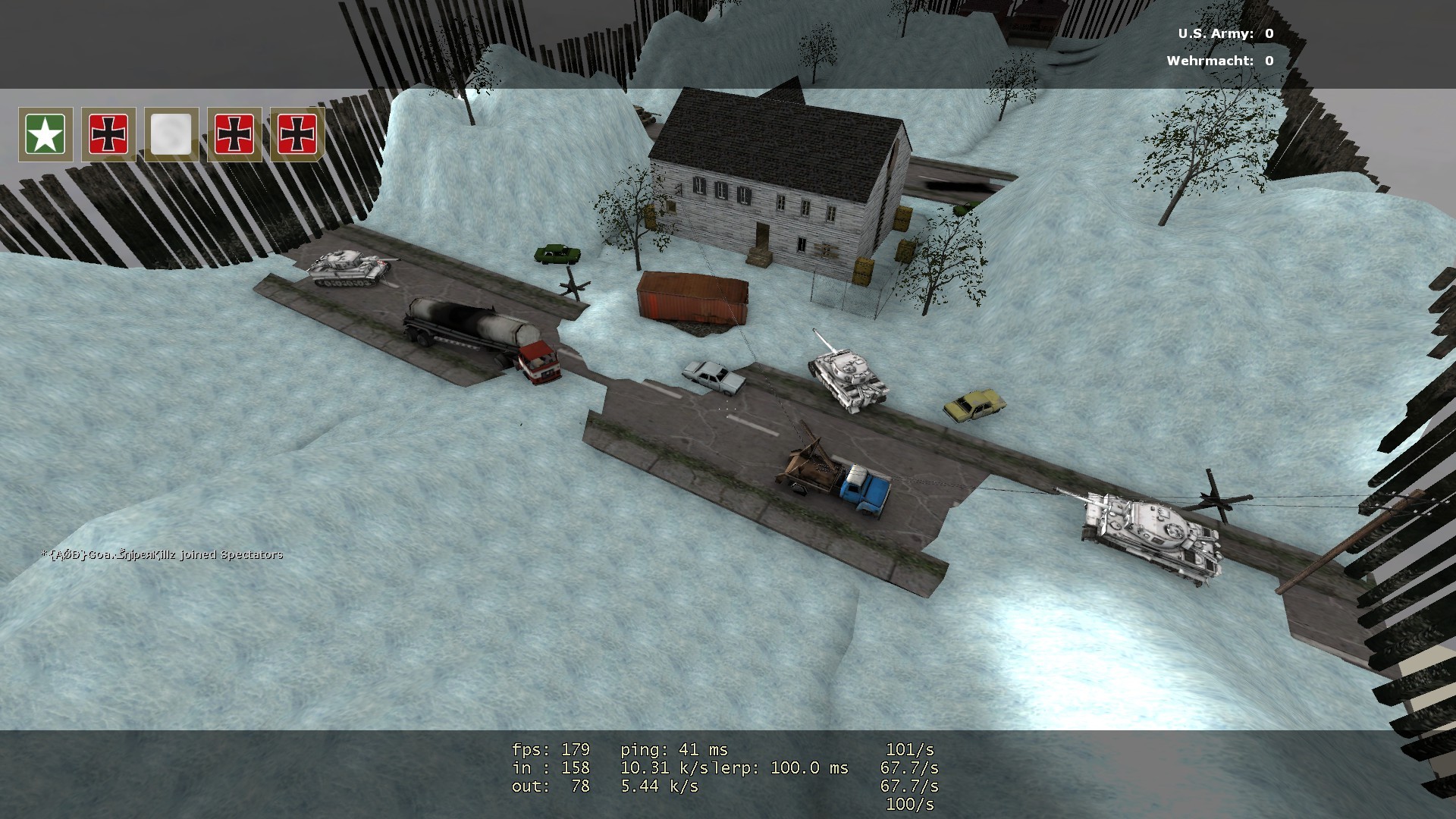1456x819 pixels.
Task: Select the blank white spectator slot icon
Action: 172,135
